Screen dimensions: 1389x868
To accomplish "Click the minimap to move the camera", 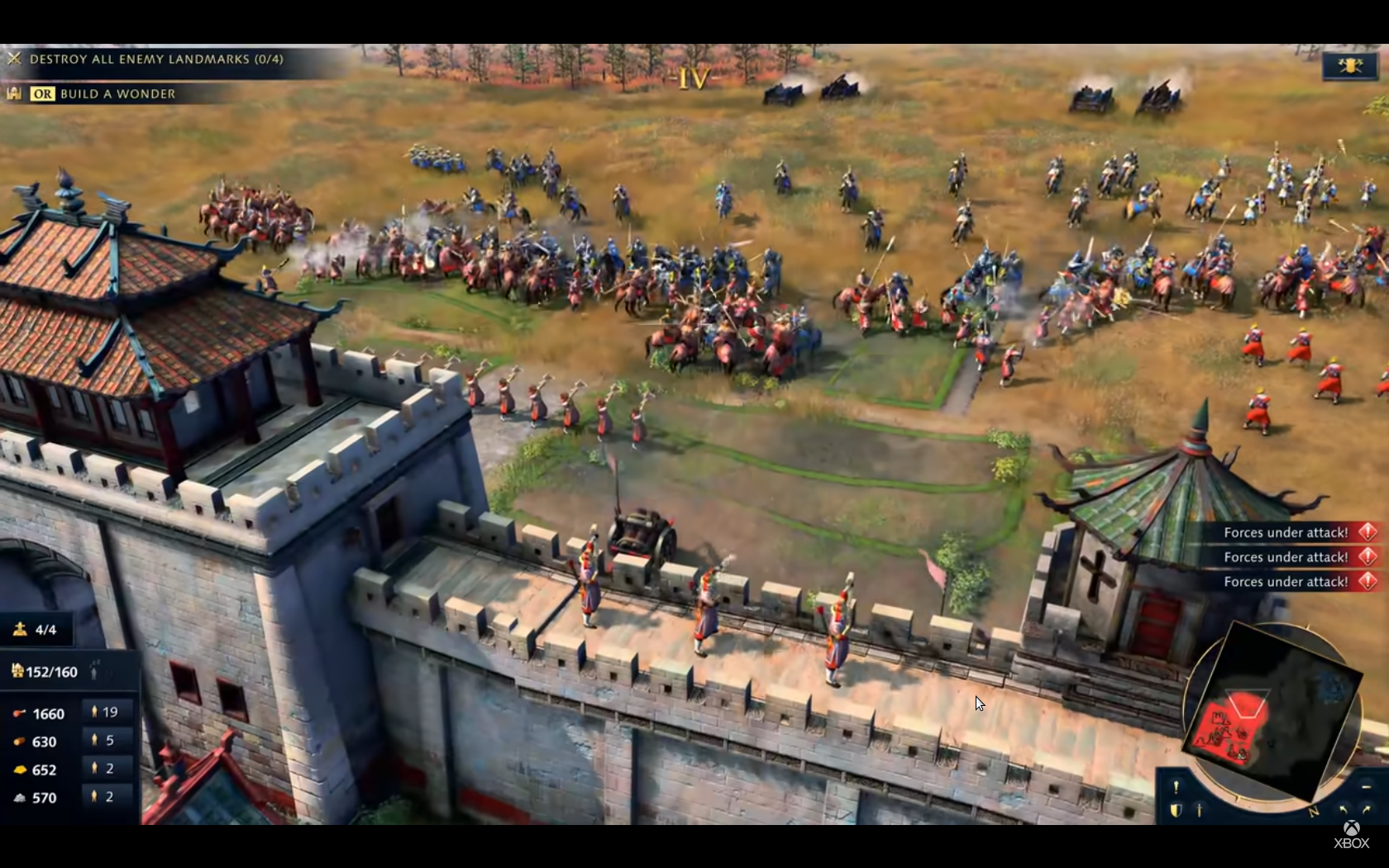I will click(x=1273, y=709).
